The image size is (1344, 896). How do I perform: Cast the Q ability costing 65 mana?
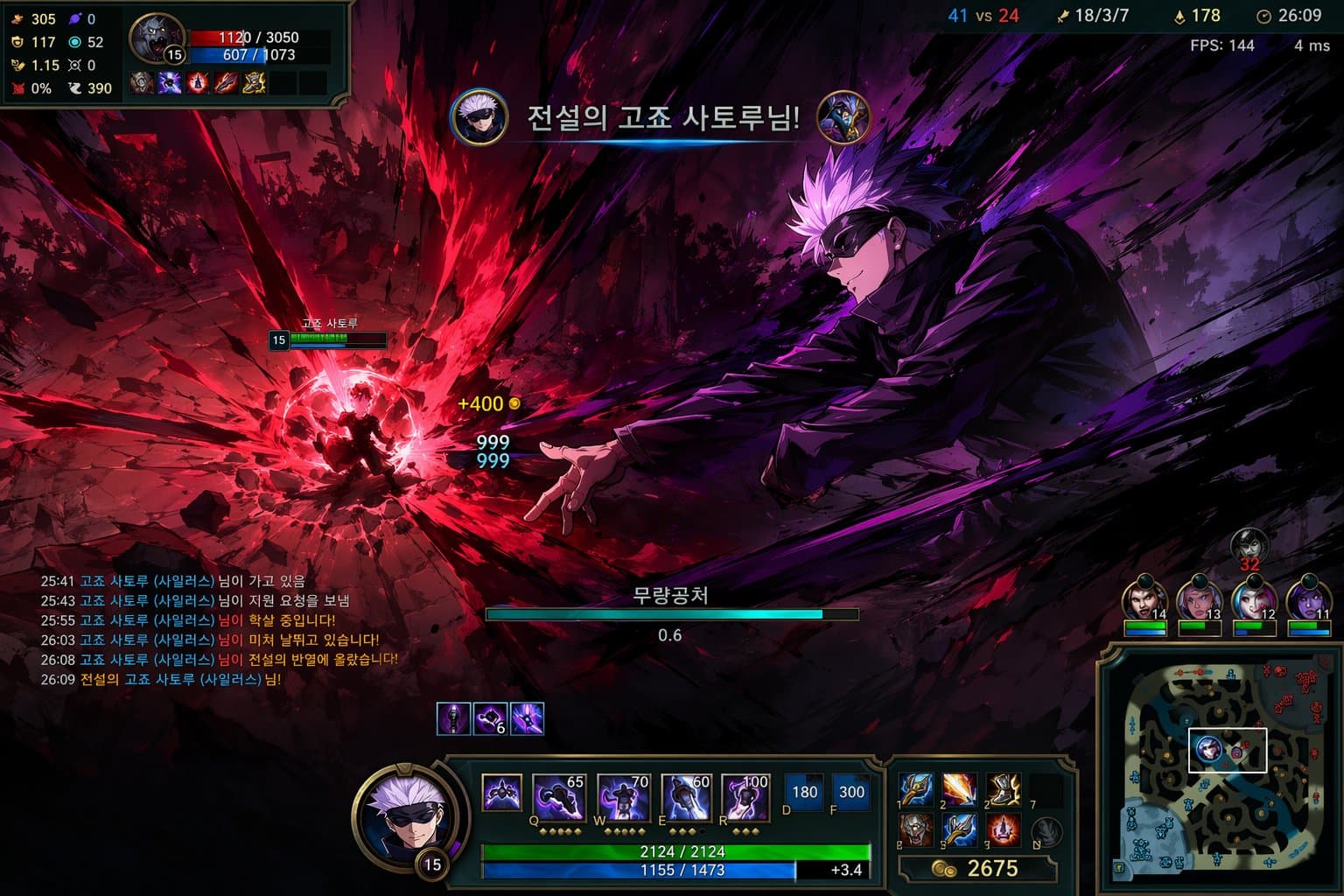[x=557, y=797]
